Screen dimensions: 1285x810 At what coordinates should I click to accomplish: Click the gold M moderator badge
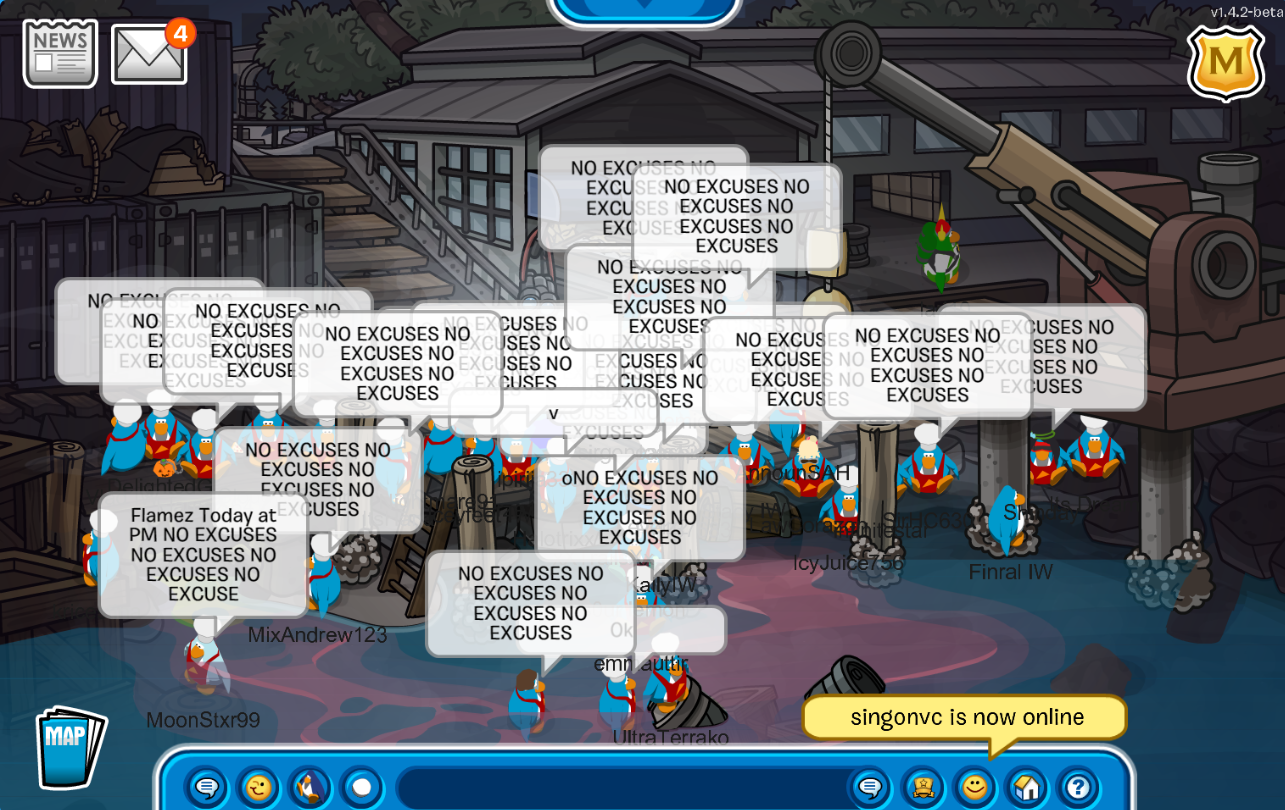tap(1225, 63)
